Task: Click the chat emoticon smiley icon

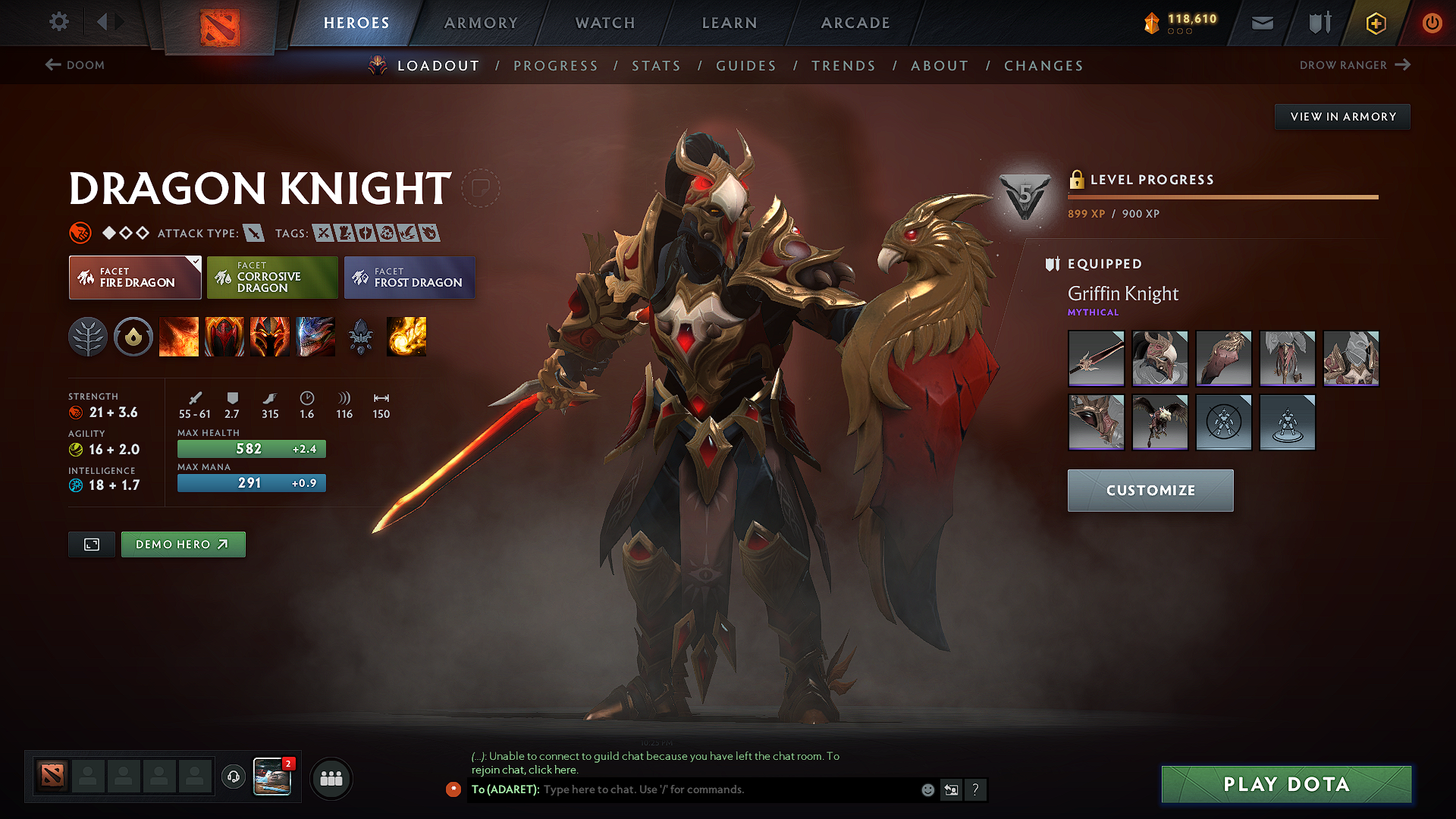Action: click(927, 789)
